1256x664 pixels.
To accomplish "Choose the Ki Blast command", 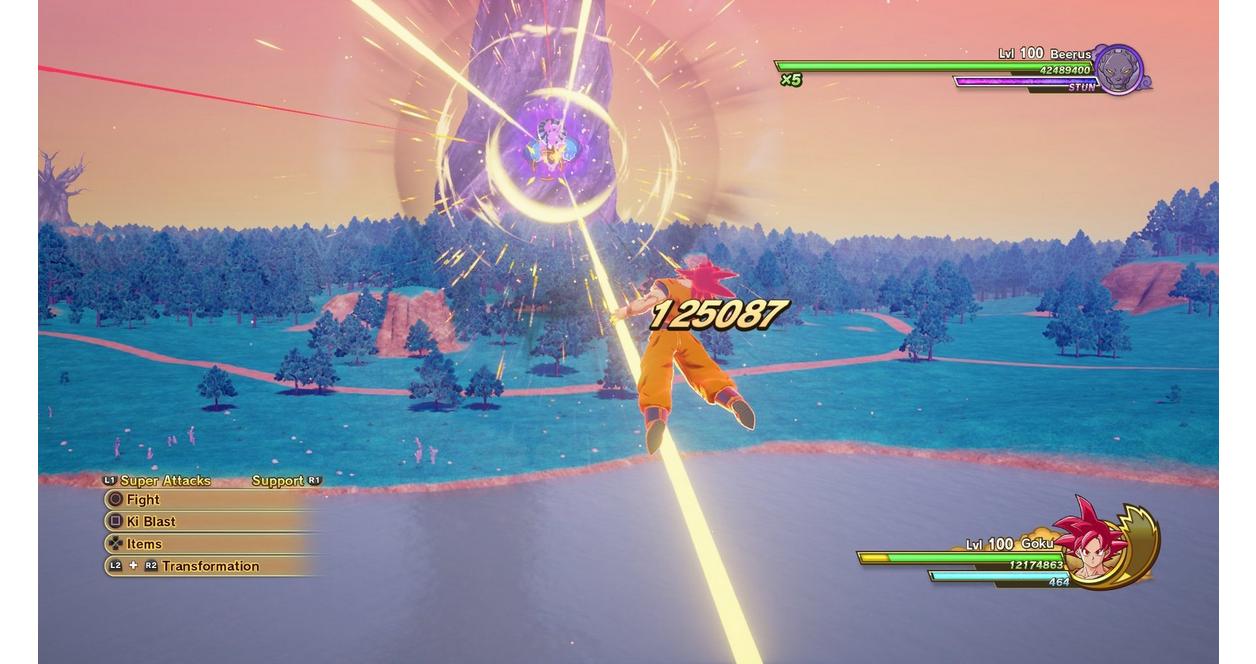I will coord(150,521).
